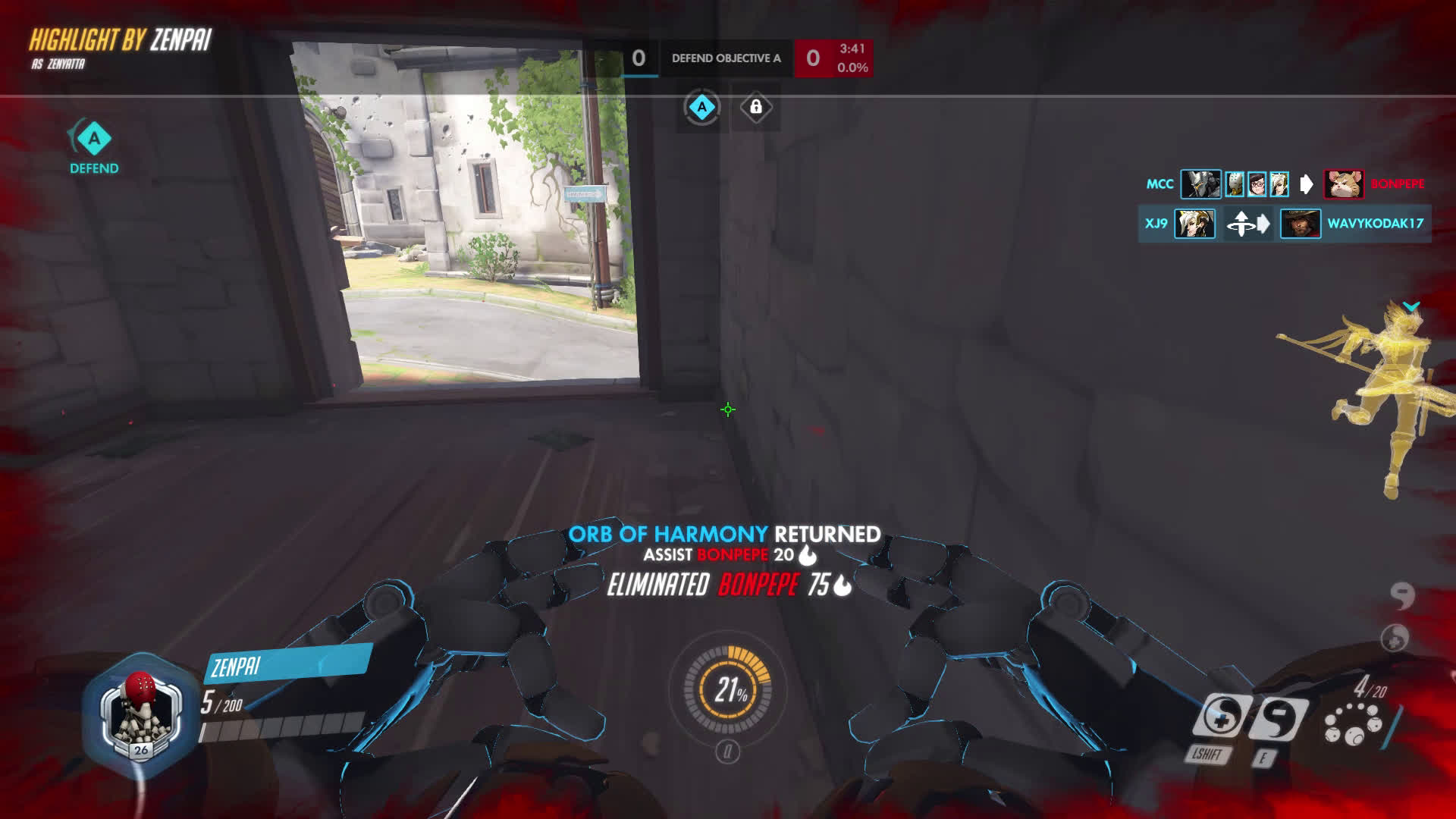Click MCC's hero portrait in kill feed
Image resolution: width=1456 pixels, height=819 pixels.
(1200, 184)
